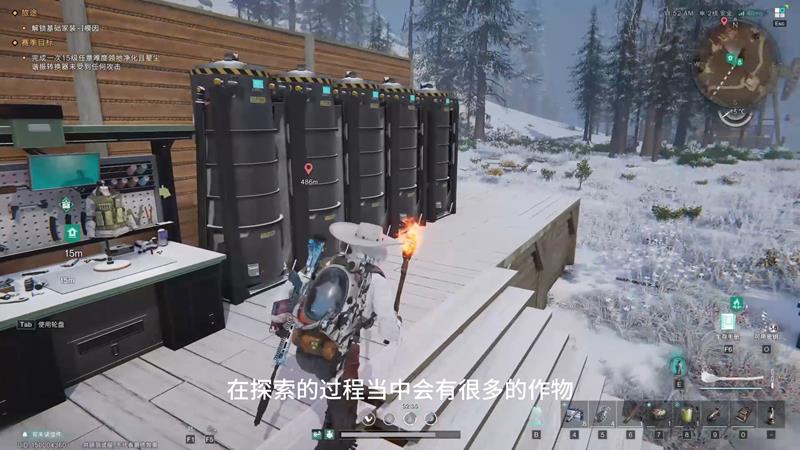800x450 pixels.
Task: Choose the hotbar slot 6 tool
Action: [x=631, y=415]
